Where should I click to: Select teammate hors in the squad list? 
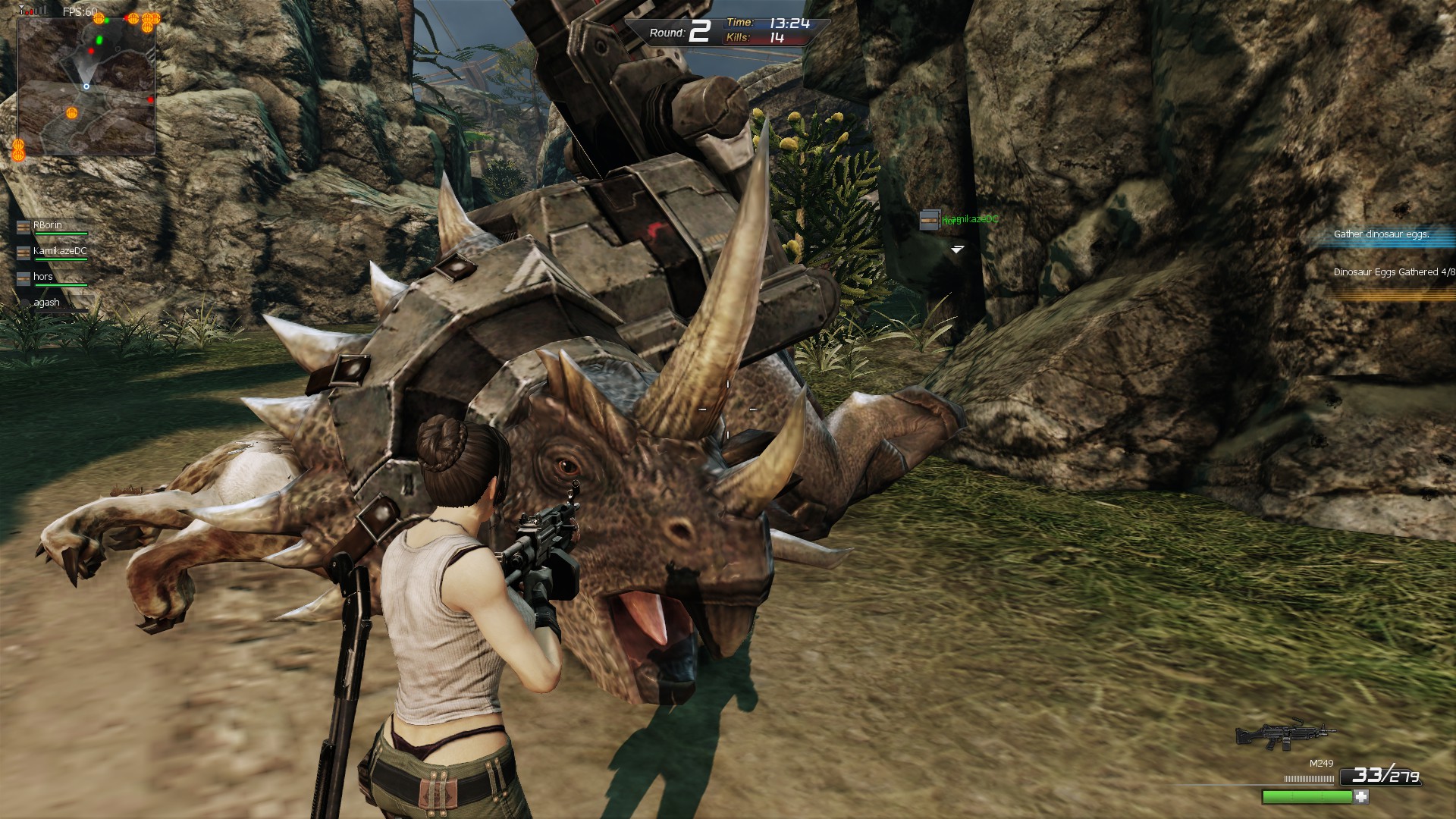pos(43,277)
